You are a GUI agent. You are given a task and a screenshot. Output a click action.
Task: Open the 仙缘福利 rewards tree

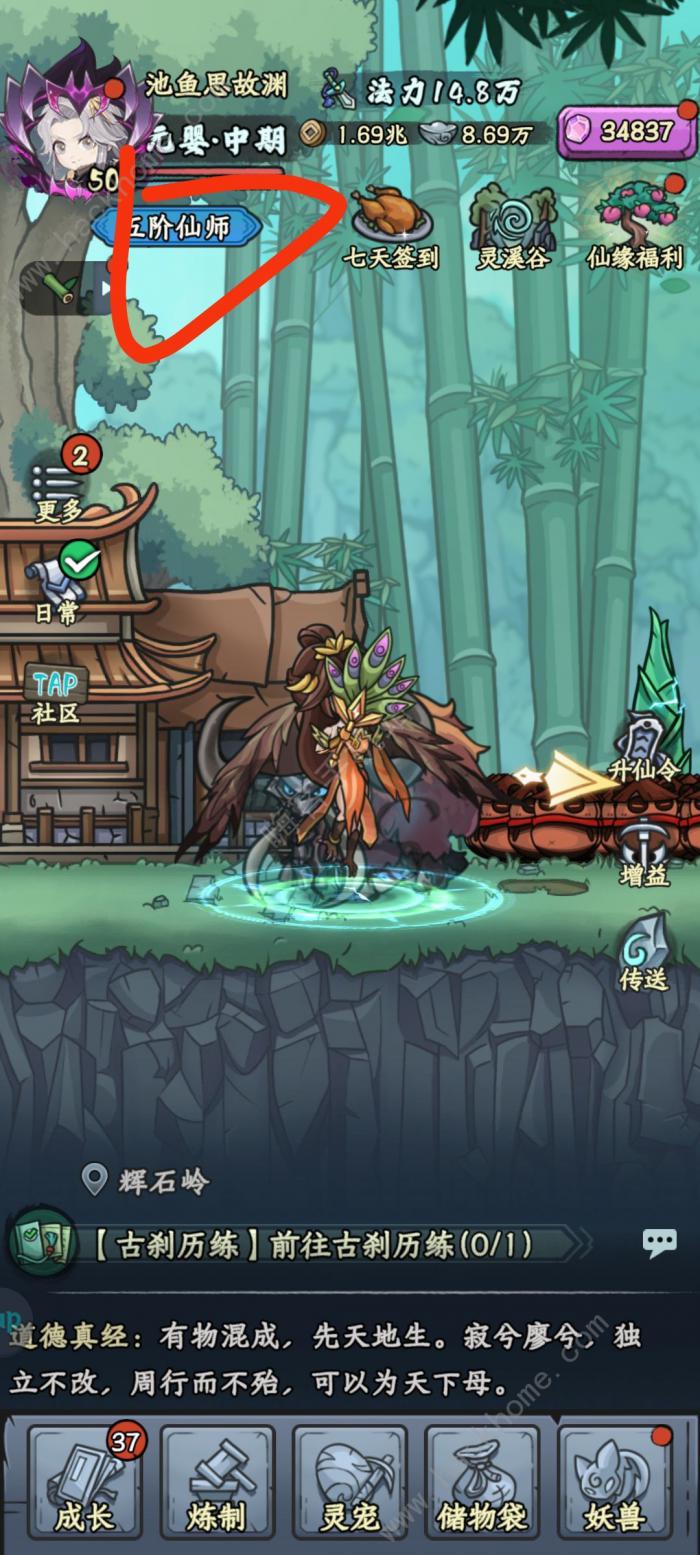pyautogui.click(x=636, y=224)
